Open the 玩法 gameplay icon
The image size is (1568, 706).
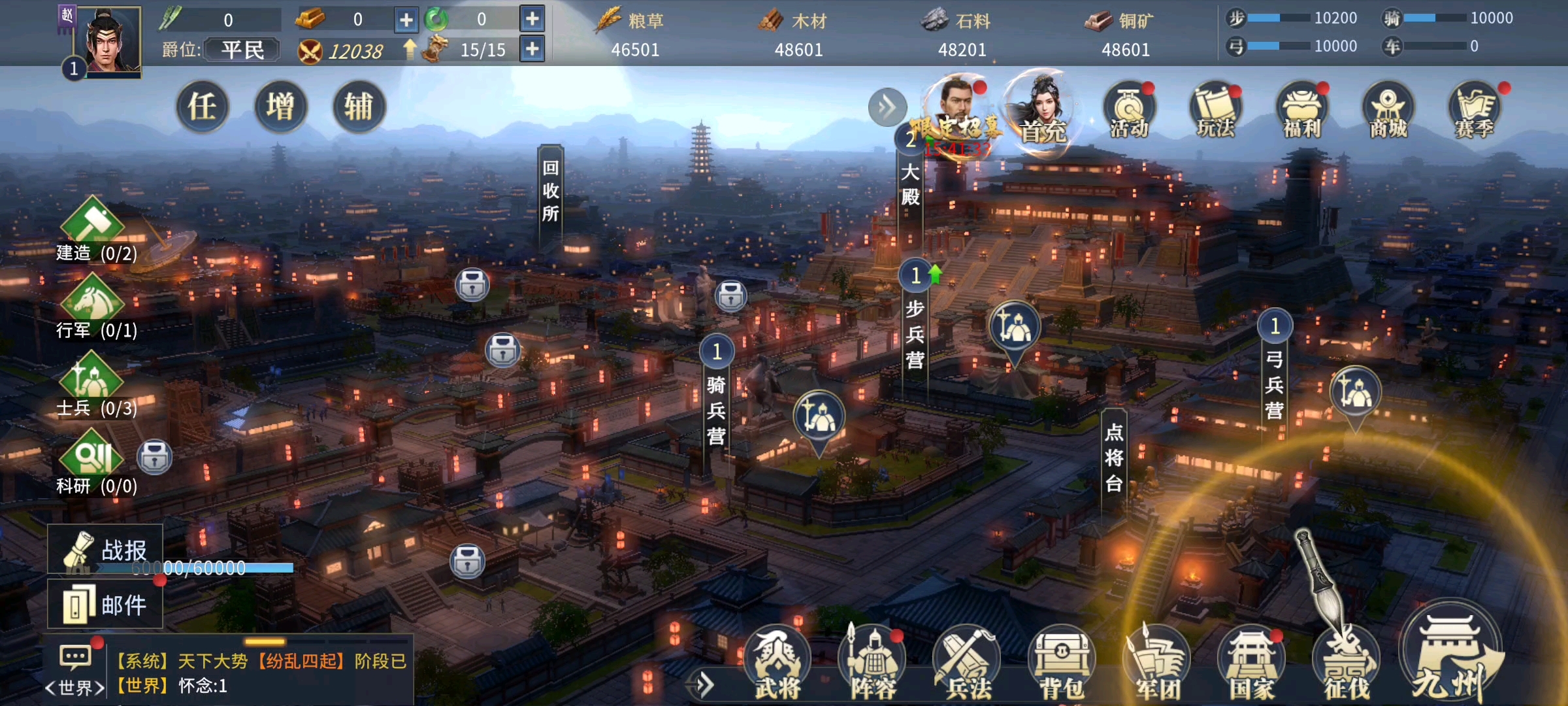pos(1216,110)
